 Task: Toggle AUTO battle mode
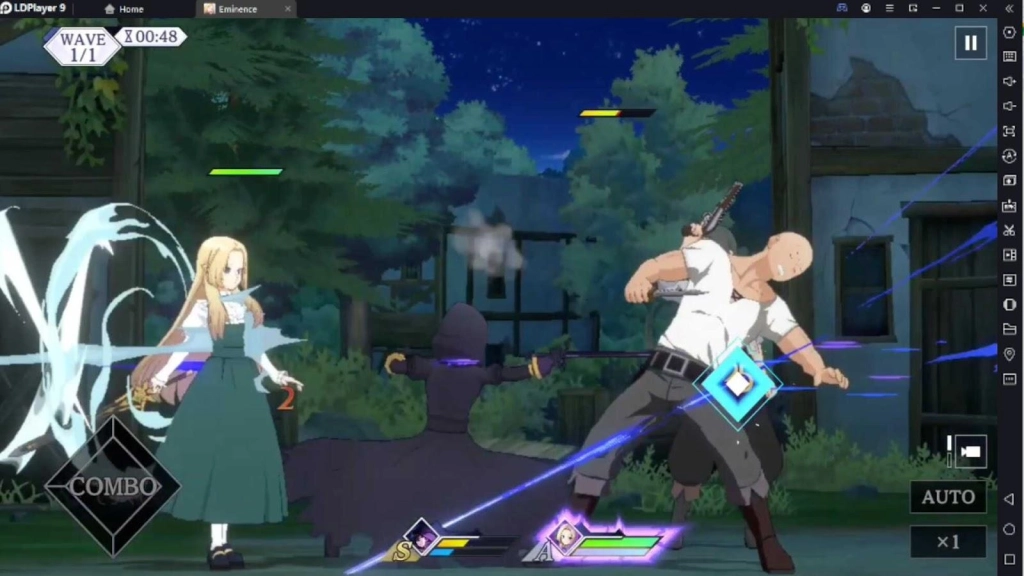point(948,497)
